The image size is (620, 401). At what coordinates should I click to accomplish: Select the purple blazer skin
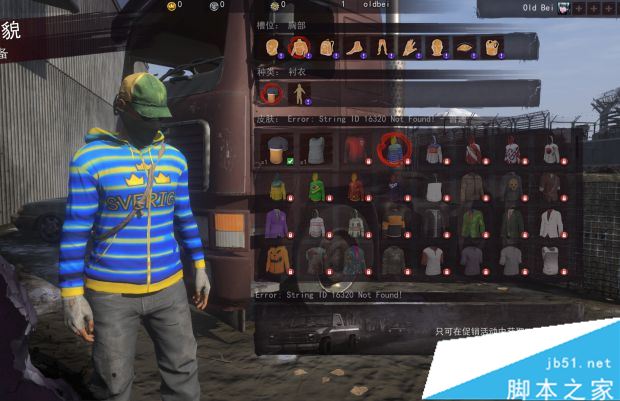coord(277,223)
